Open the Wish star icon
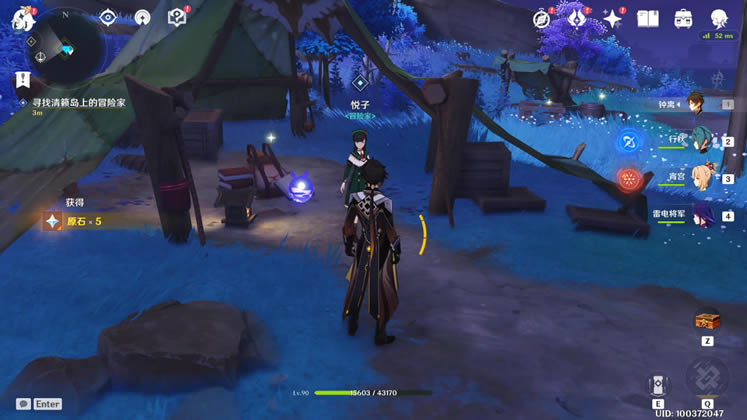747x420 pixels. [612, 19]
